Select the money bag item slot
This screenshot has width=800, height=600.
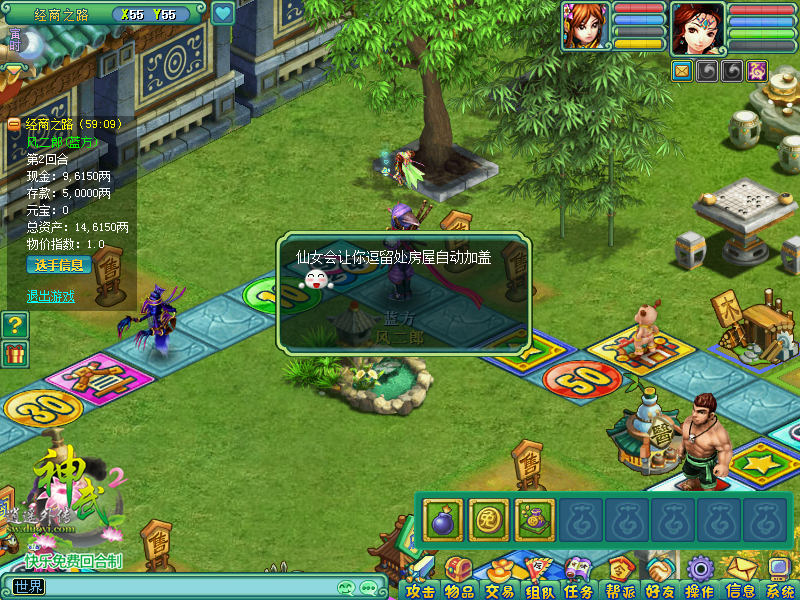pyautogui.click(x=535, y=520)
